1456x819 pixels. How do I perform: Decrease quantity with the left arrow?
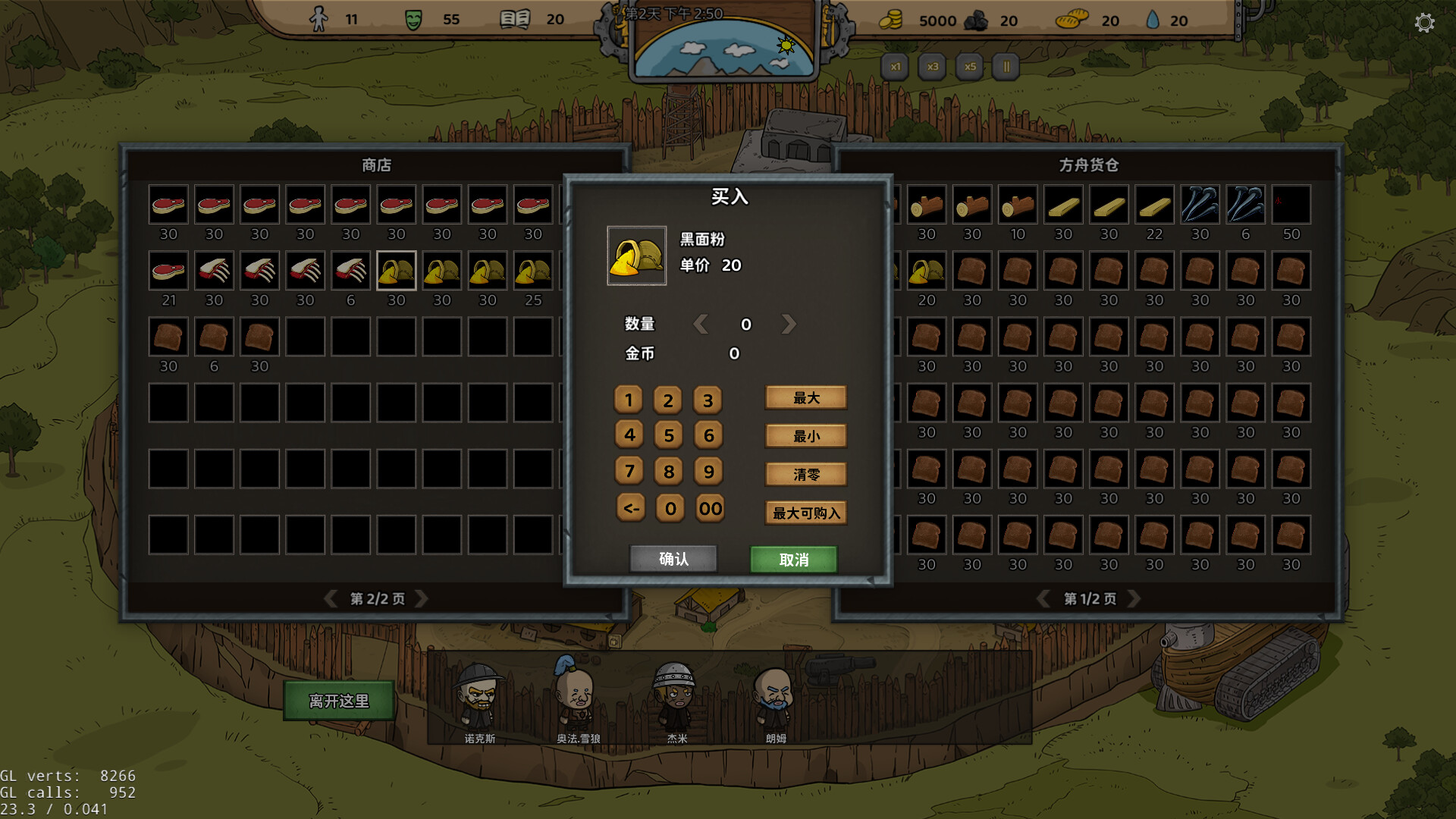pyautogui.click(x=701, y=325)
